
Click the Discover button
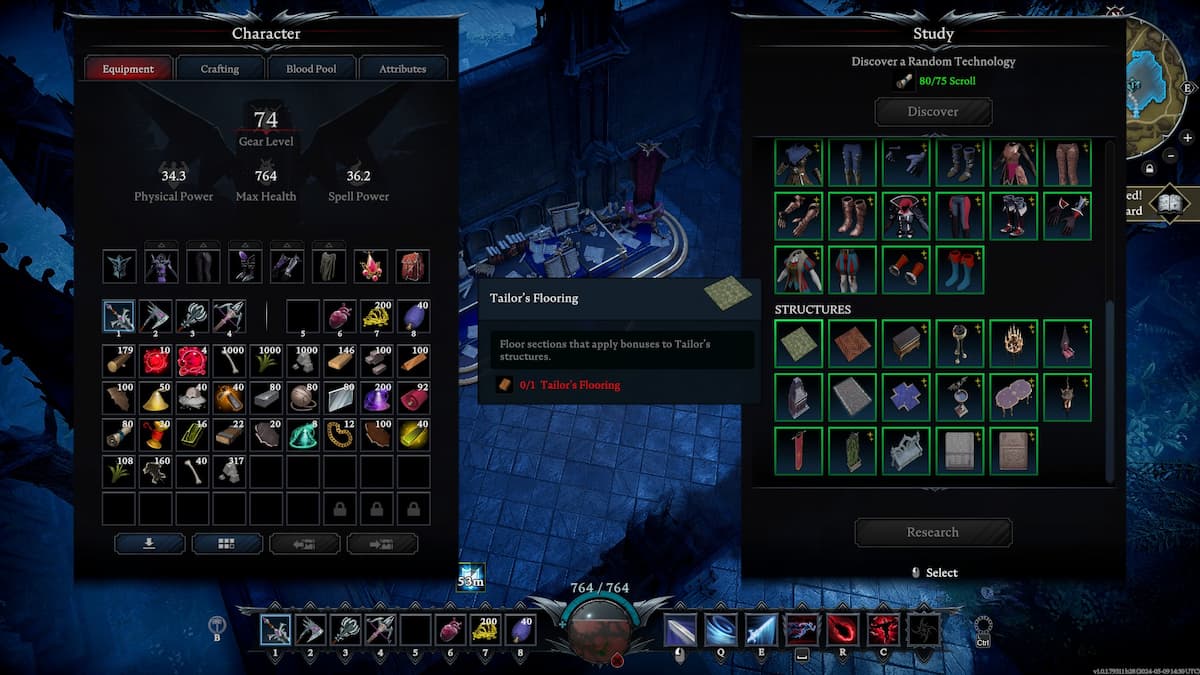[x=933, y=112]
